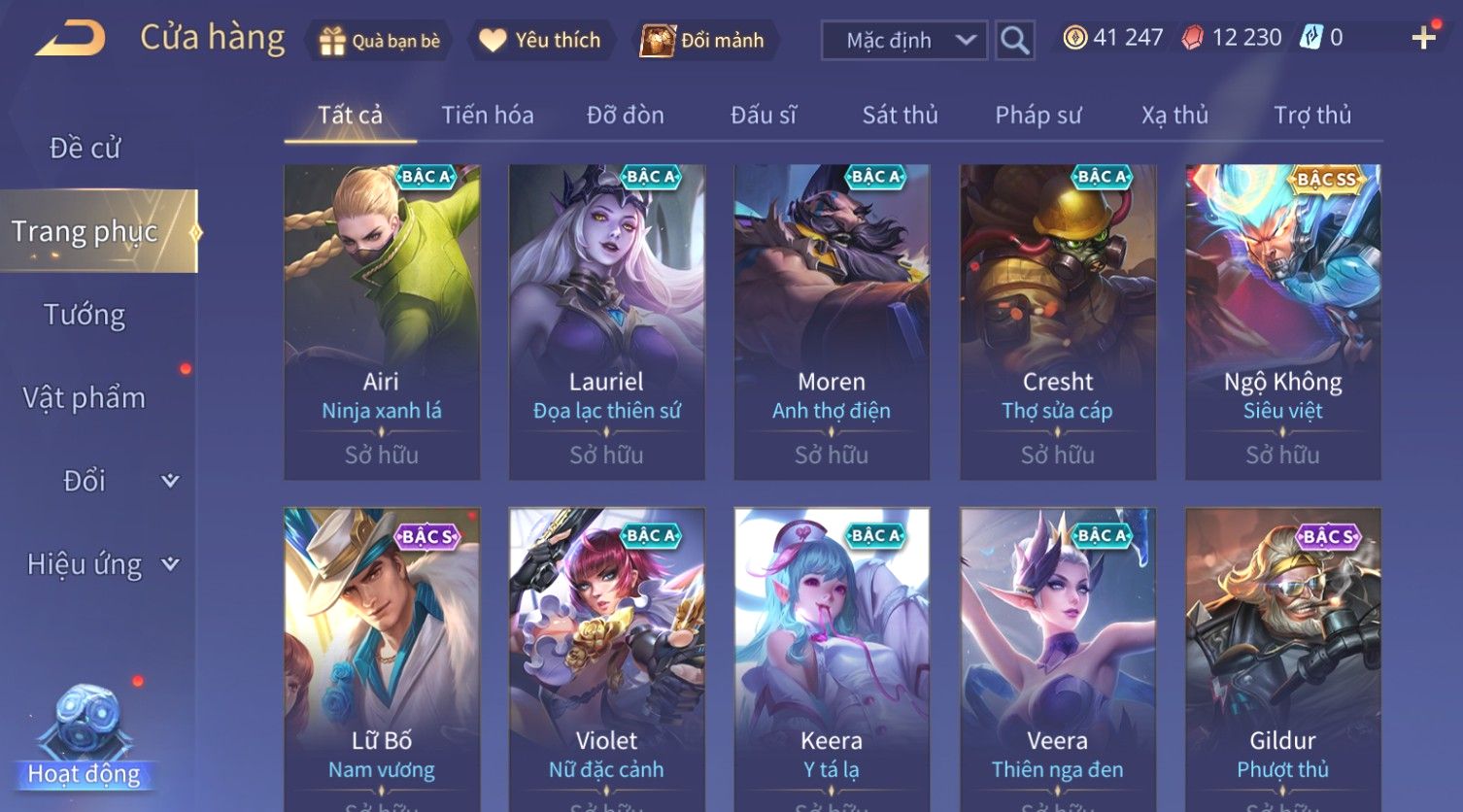This screenshot has height=812, width=1463.
Task: Expand the Mặc định sort dropdown
Action: [x=904, y=41]
